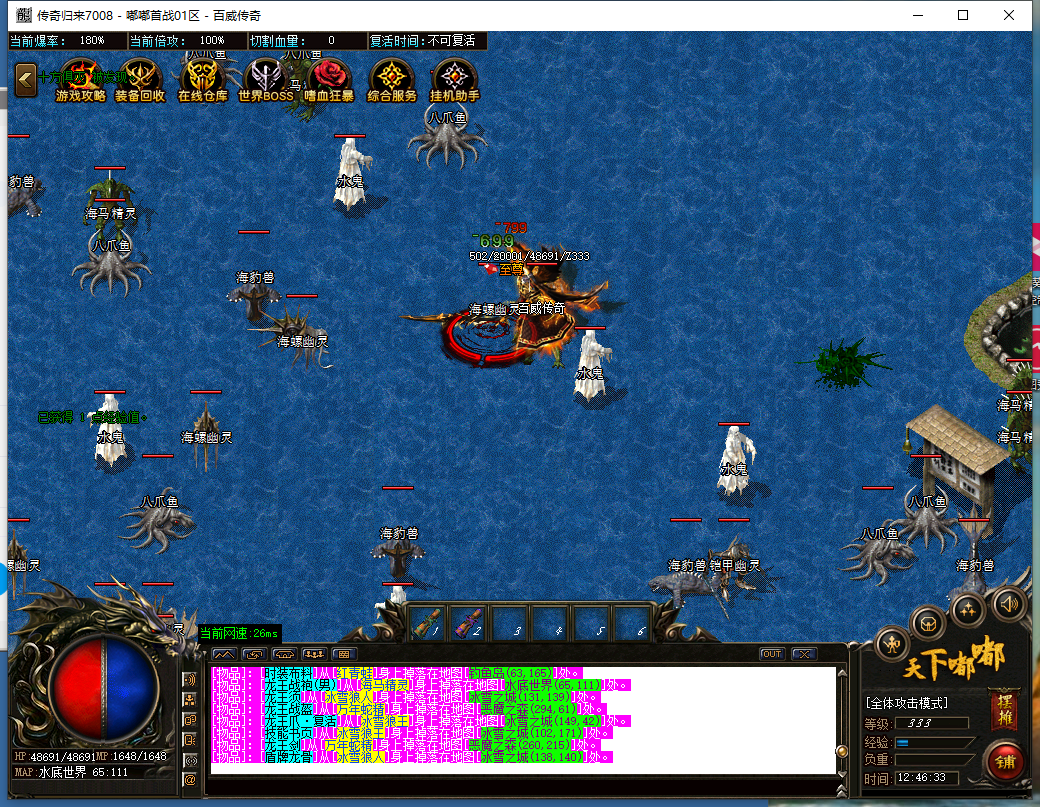Open the 世界BOSS panel

point(266,79)
